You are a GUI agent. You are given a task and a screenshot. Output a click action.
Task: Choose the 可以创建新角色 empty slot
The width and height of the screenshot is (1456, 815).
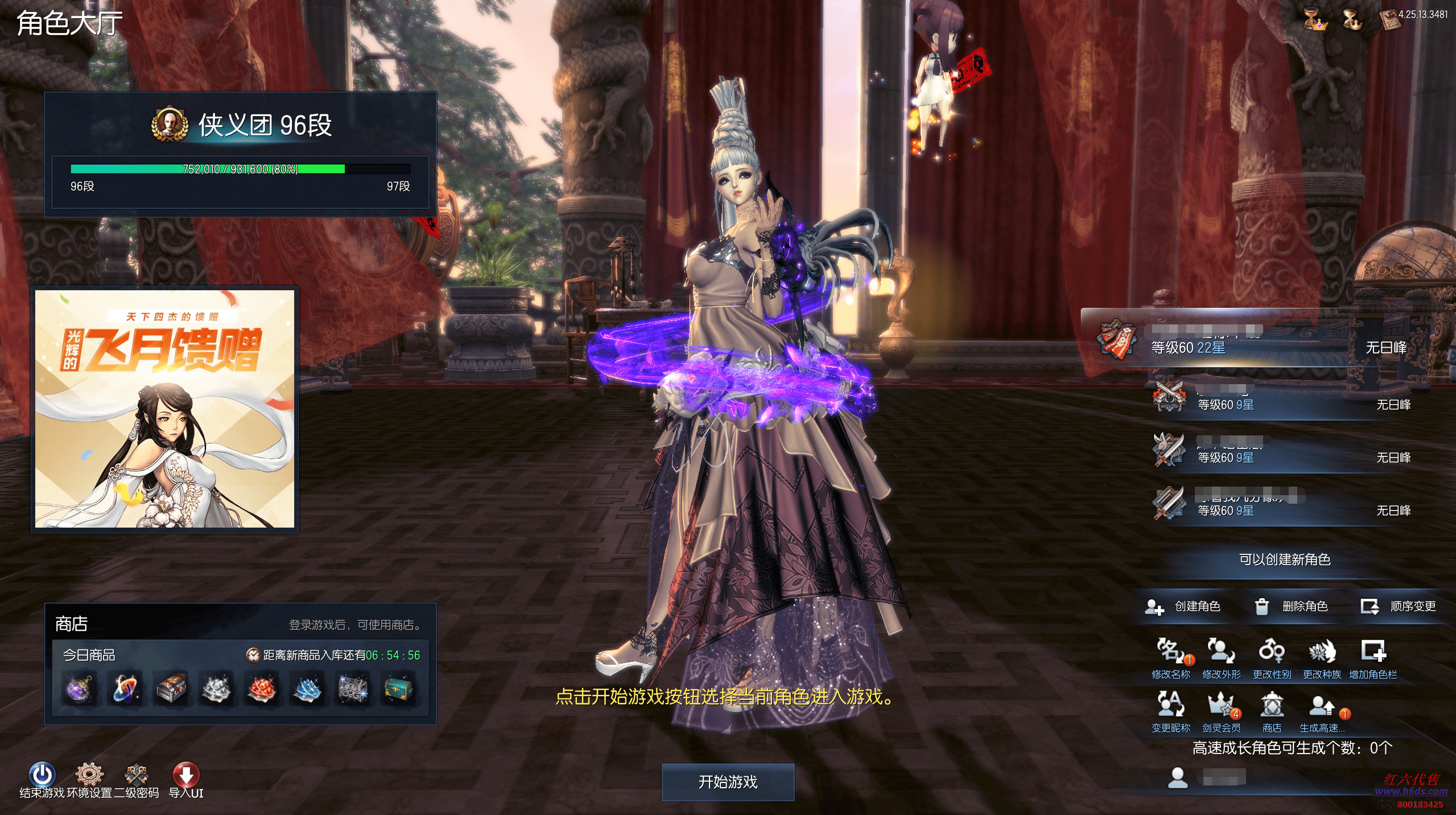(1285, 559)
